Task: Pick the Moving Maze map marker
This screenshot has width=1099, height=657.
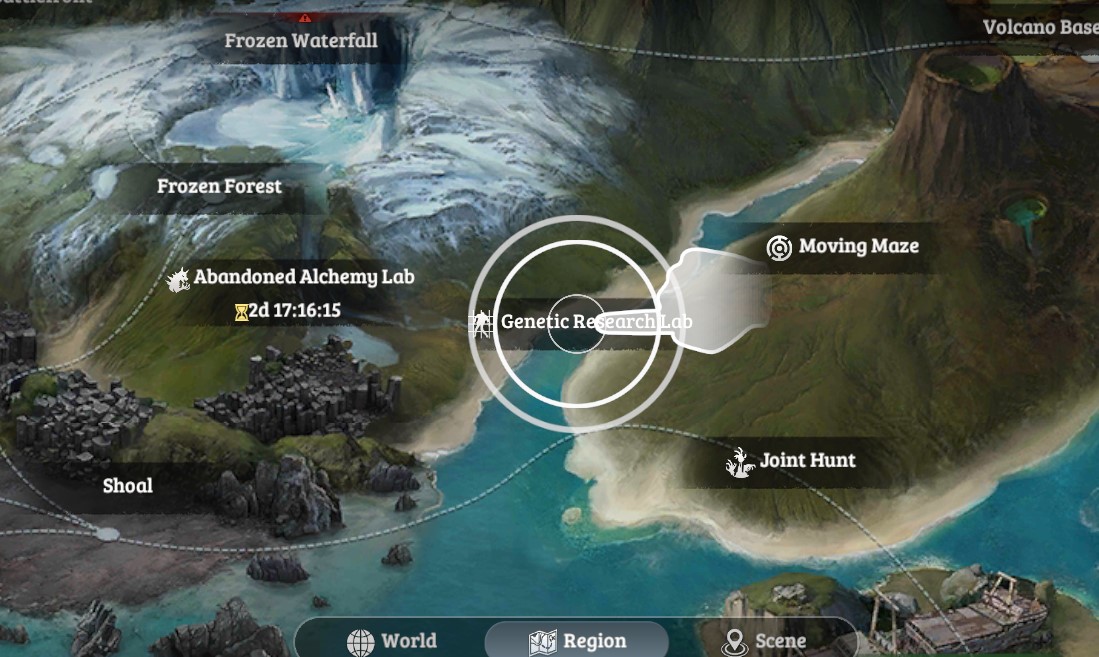Action: [843, 246]
